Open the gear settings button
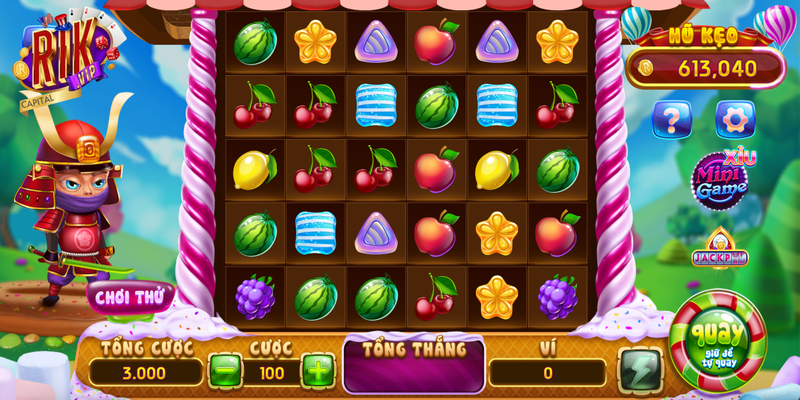800x400 pixels. (735, 119)
